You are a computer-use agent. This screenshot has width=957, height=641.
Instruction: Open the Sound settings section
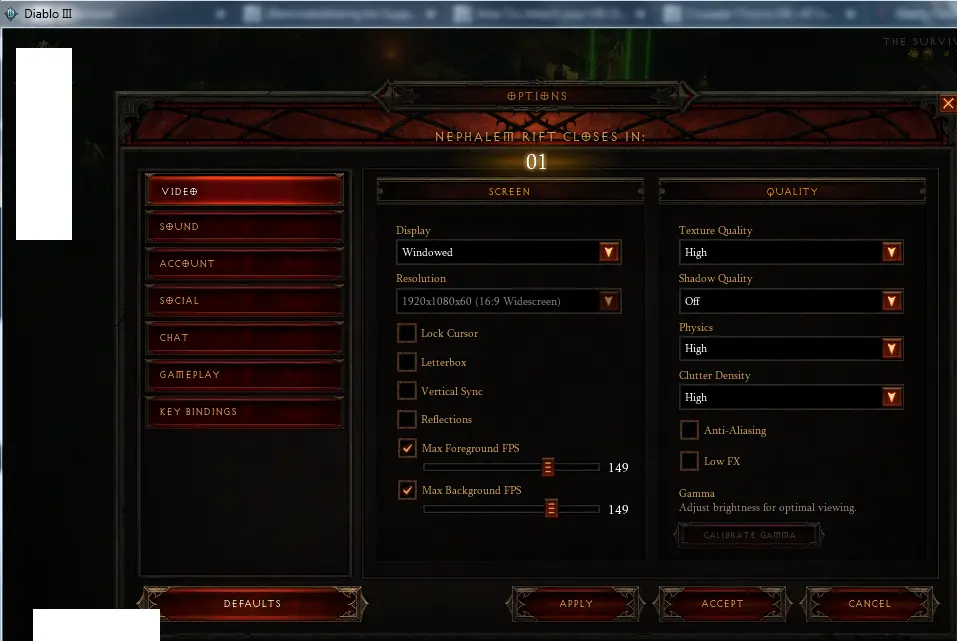[x=244, y=227]
